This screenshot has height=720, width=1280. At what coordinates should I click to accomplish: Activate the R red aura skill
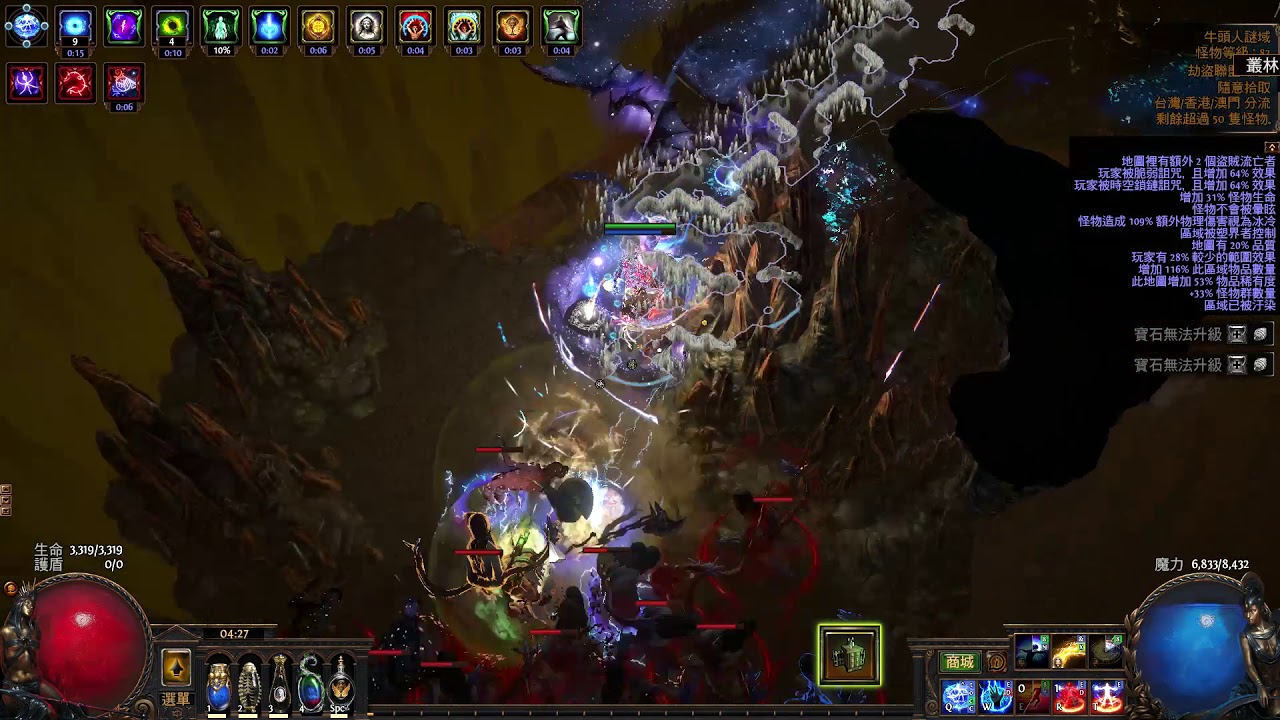(x=1070, y=696)
